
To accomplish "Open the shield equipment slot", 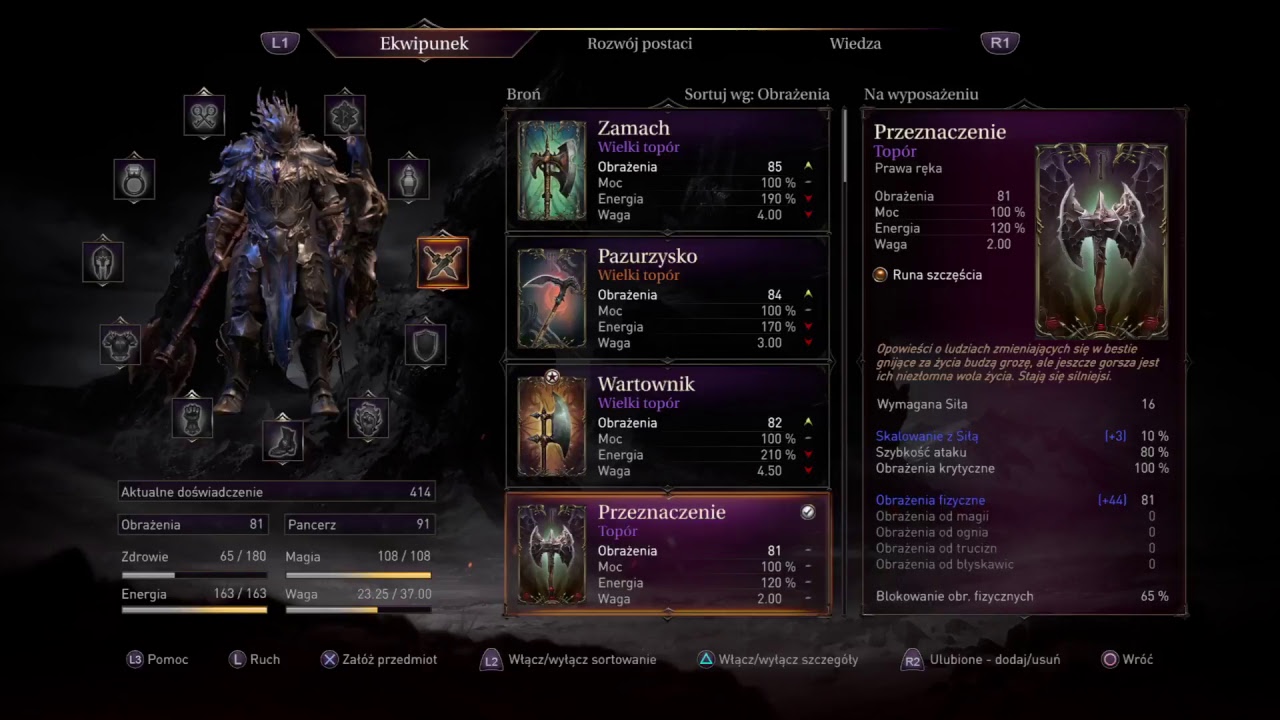I will 425,344.
